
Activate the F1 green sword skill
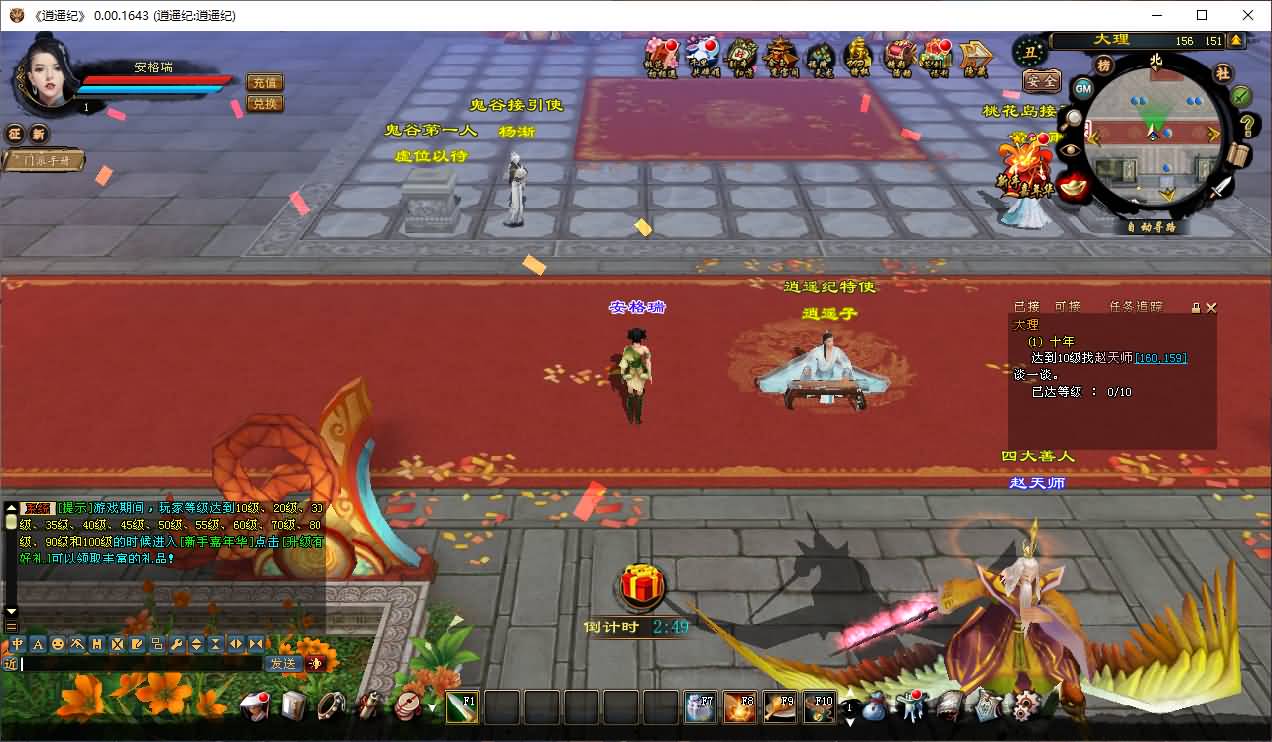pos(461,707)
